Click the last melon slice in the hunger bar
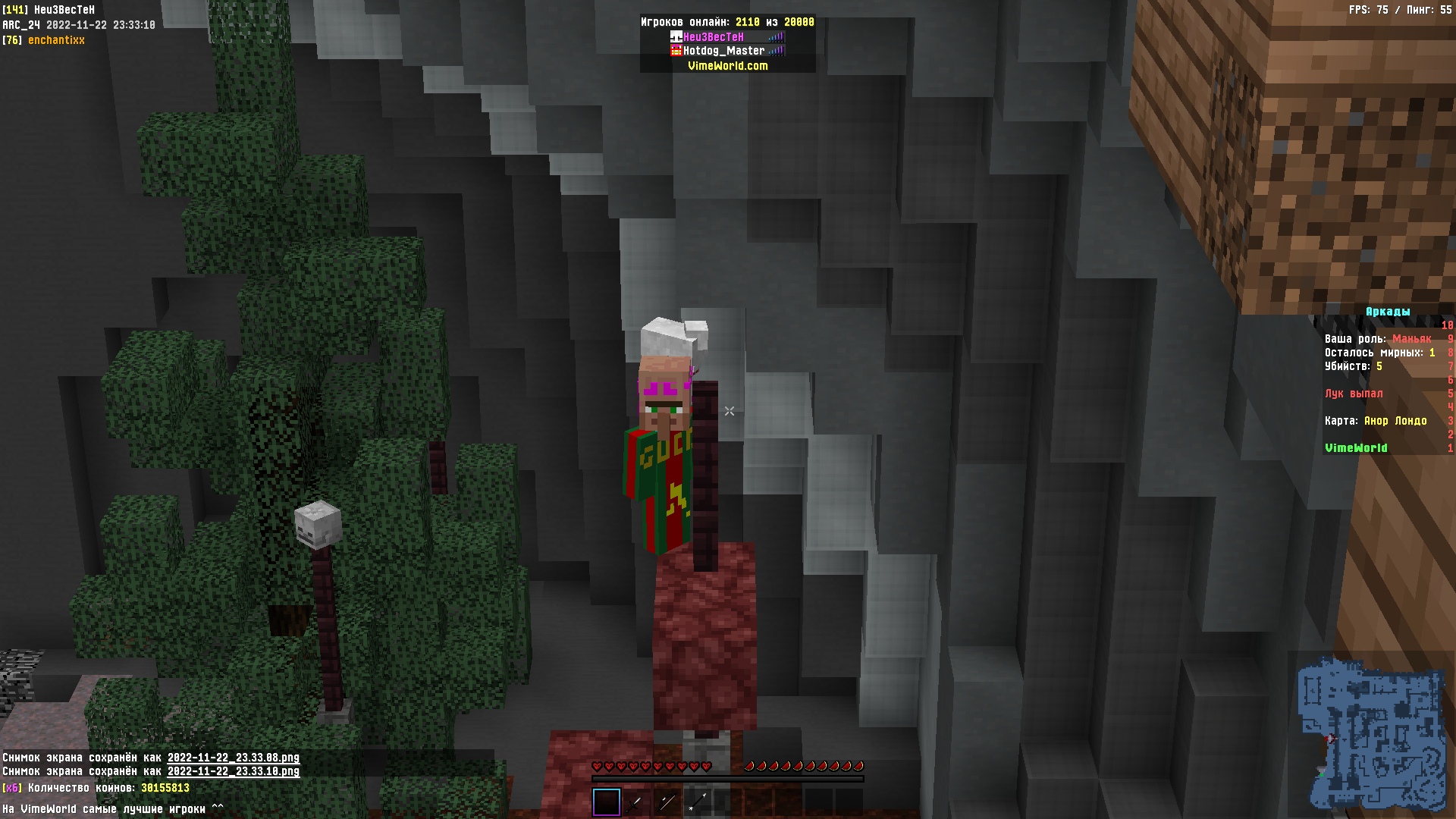Screen dimensions: 1456x819 (861, 766)
